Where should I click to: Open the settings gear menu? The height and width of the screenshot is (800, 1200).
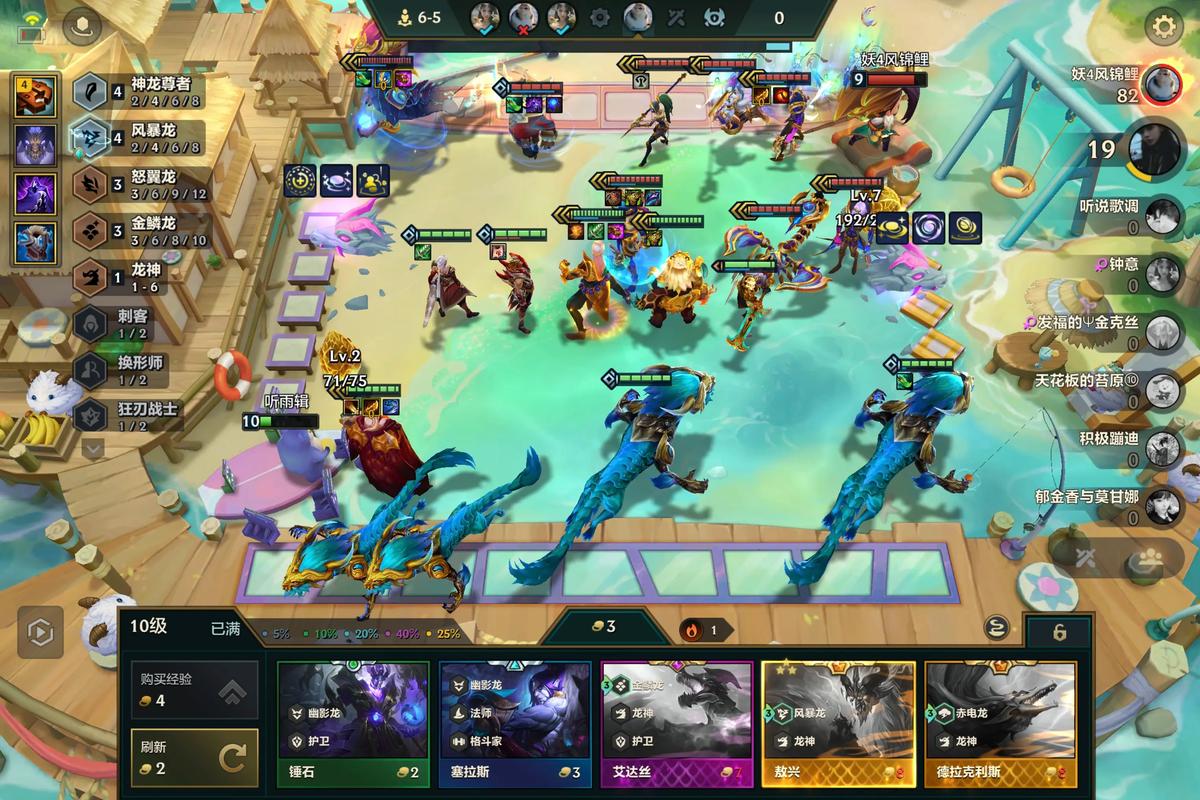[x=1163, y=27]
